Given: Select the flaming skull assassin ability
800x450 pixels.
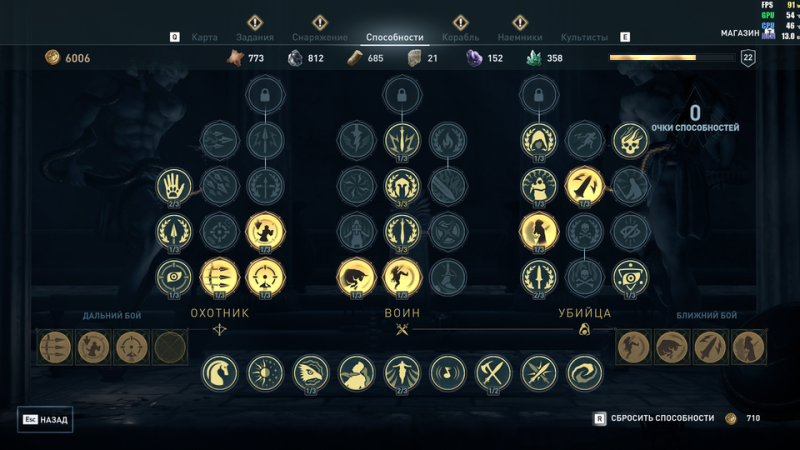Looking at the screenshot, I should 630,140.
